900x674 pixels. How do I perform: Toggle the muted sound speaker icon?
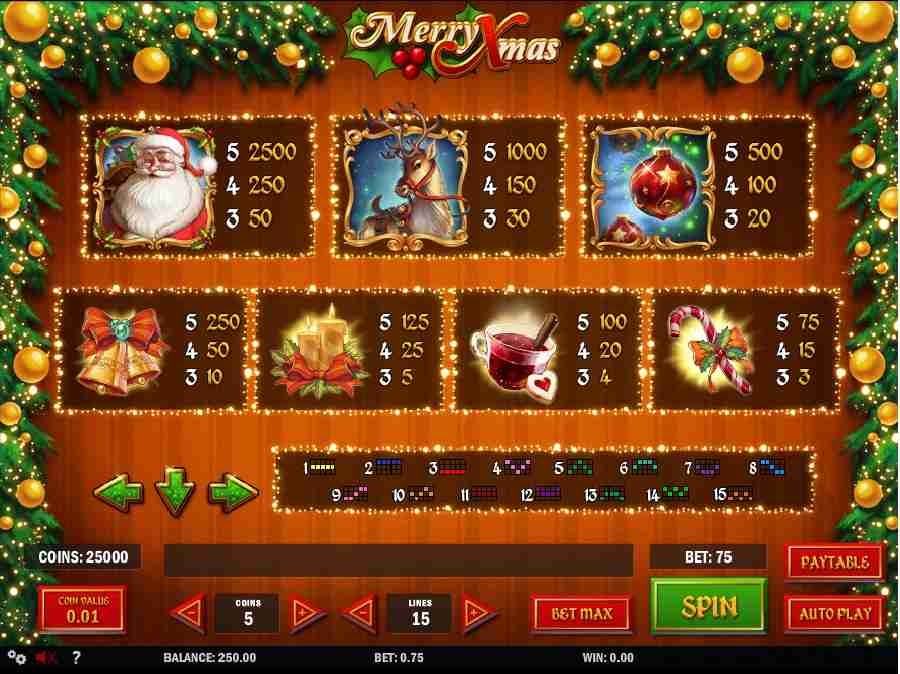[46, 658]
